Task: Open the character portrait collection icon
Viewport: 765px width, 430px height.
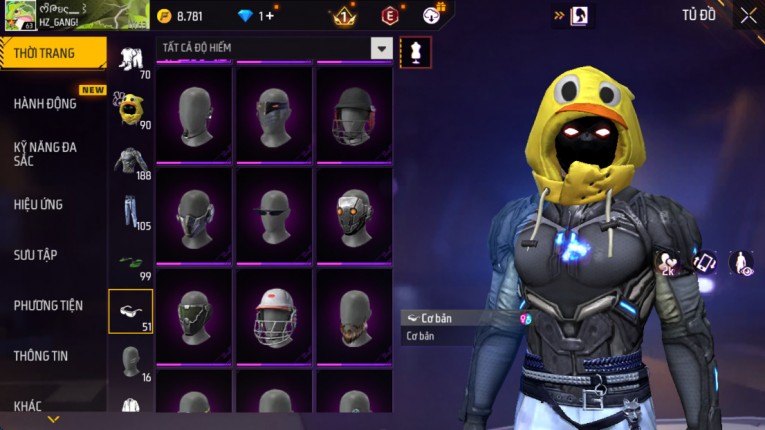Action: pyautogui.click(x=579, y=16)
